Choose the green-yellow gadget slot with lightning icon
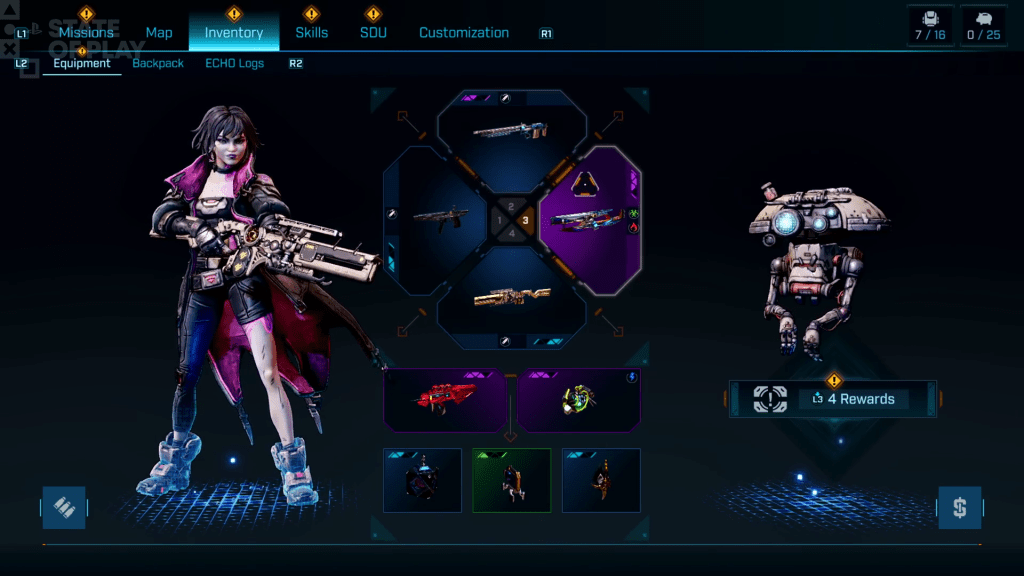 click(578, 400)
